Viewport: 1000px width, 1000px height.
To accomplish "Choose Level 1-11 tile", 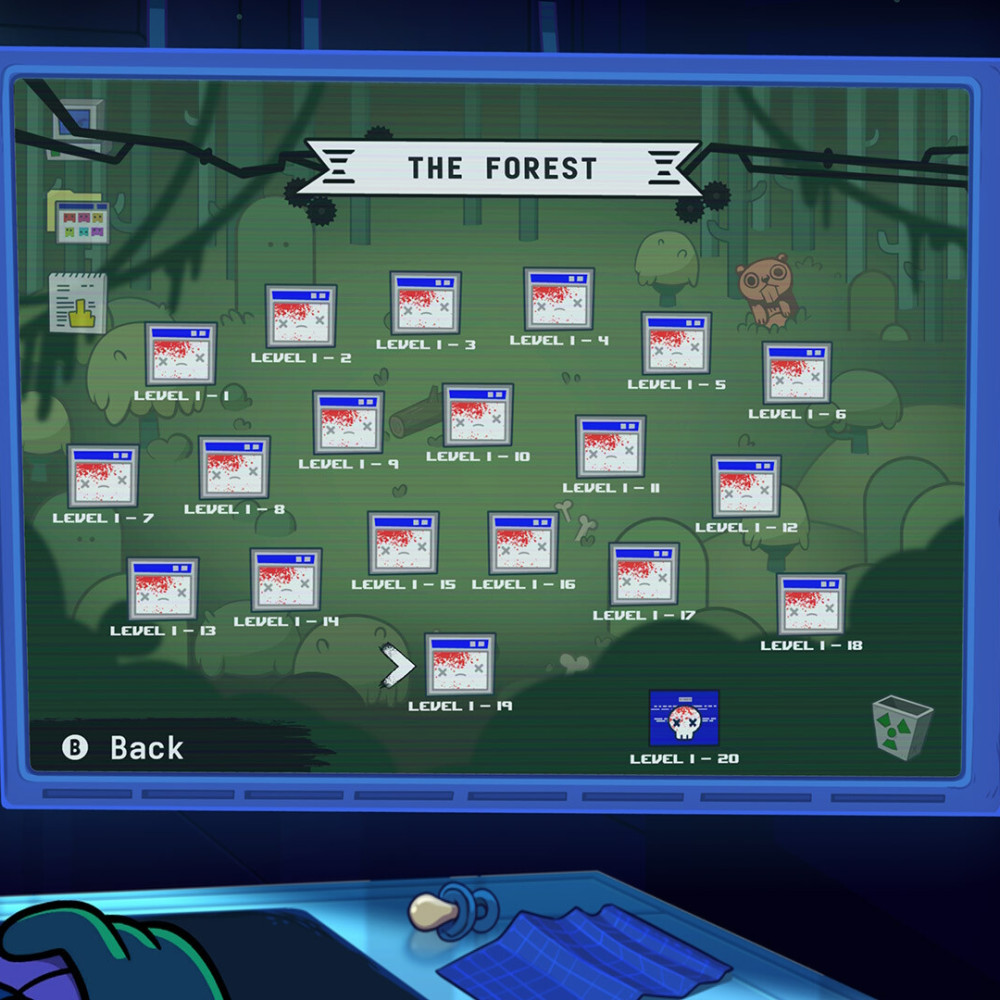I will pyautogui.click(x=611, y=447).
